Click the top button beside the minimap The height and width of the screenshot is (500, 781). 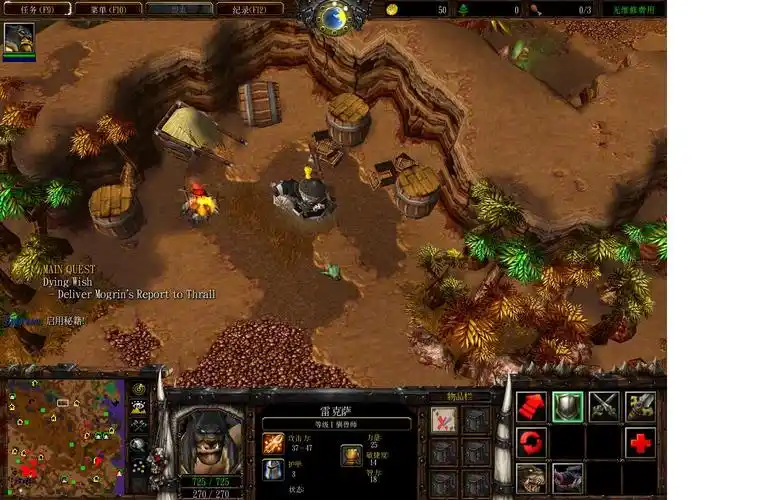tap(139, 390)
